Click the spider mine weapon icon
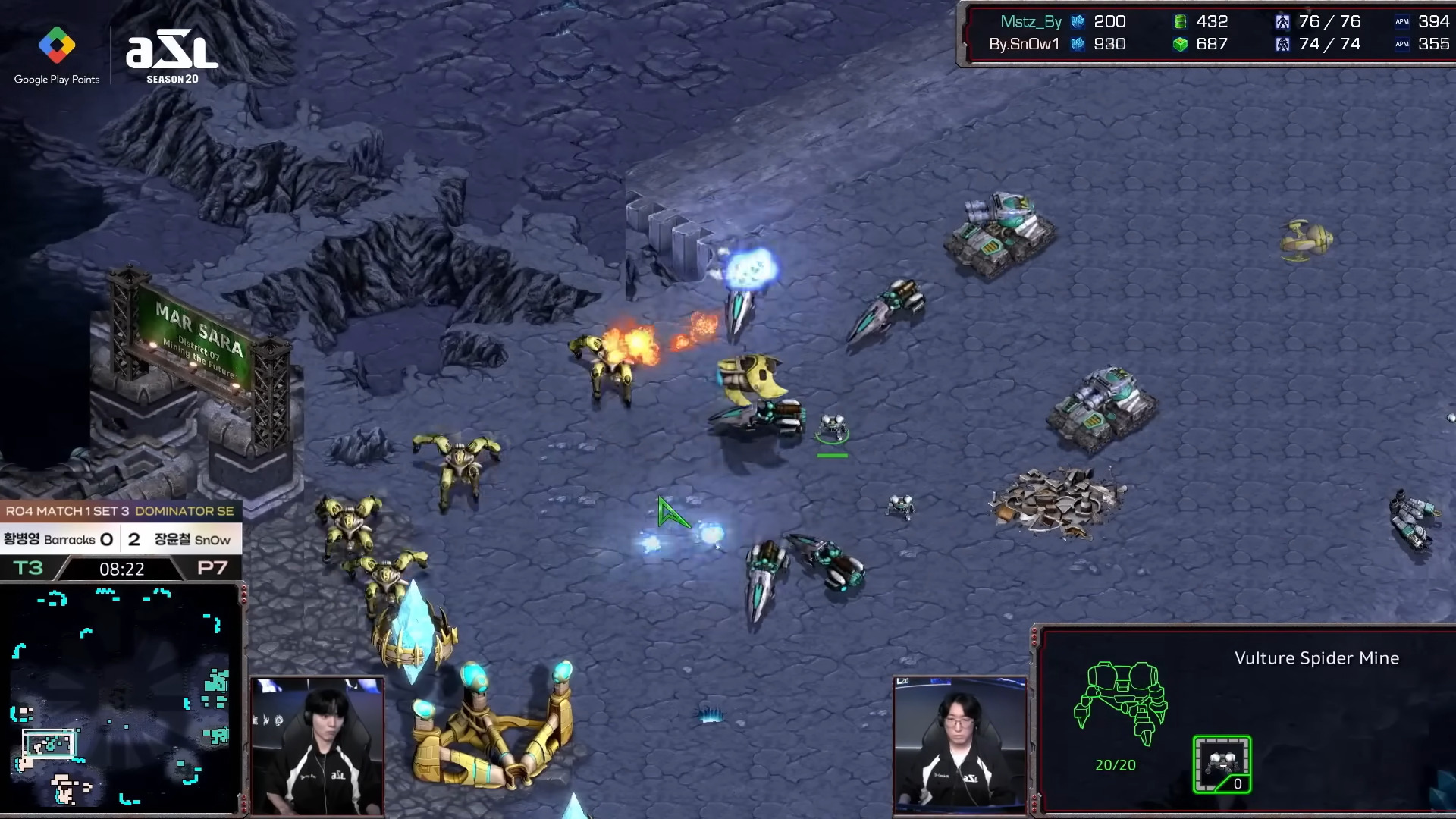The width and height of the screenshot is (1456, 819). click(x=1222, y=764)
